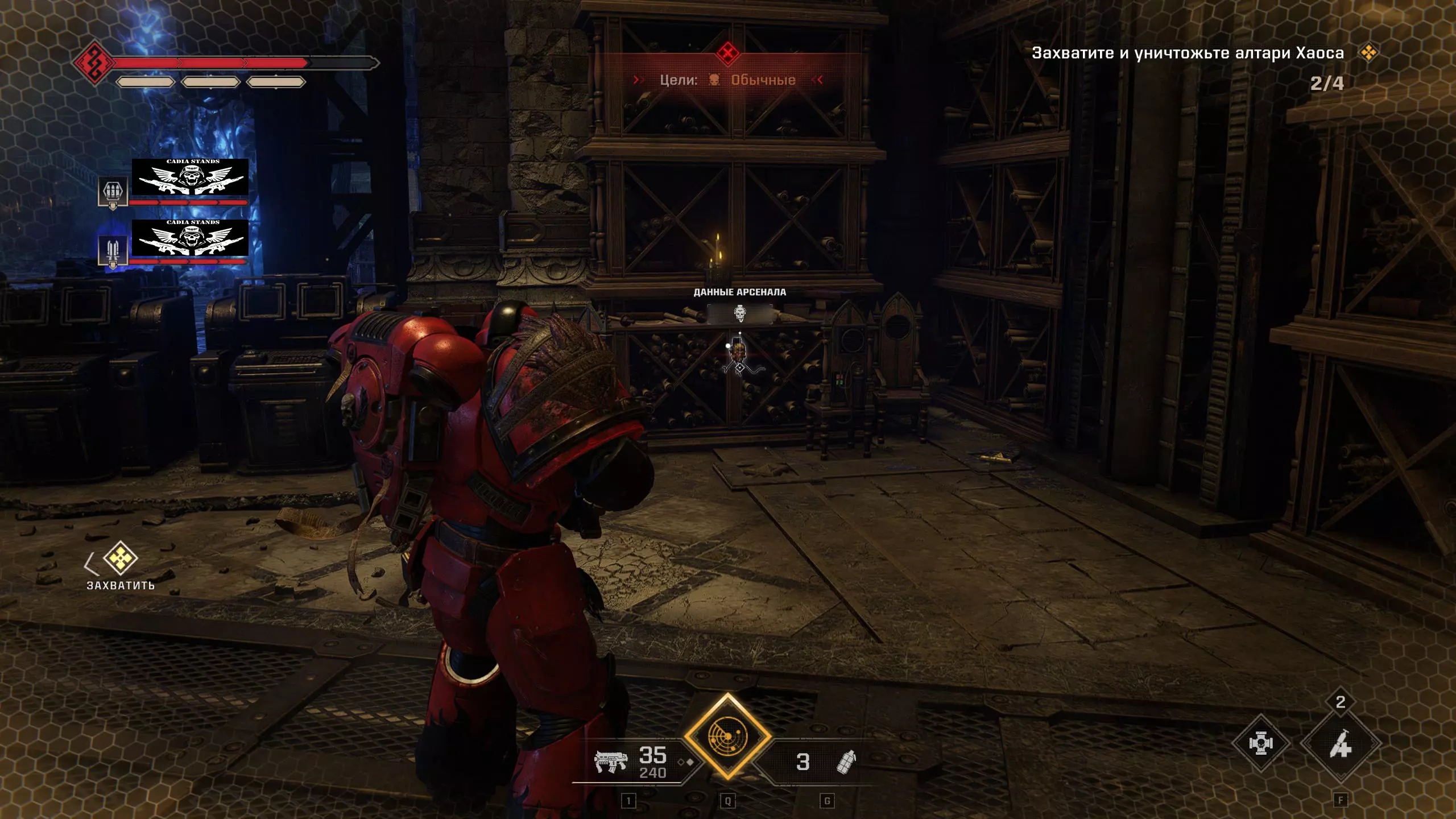
Task: Click the skull cross emblem icon
Action: pyautogui.click(x=1260, y=743)
